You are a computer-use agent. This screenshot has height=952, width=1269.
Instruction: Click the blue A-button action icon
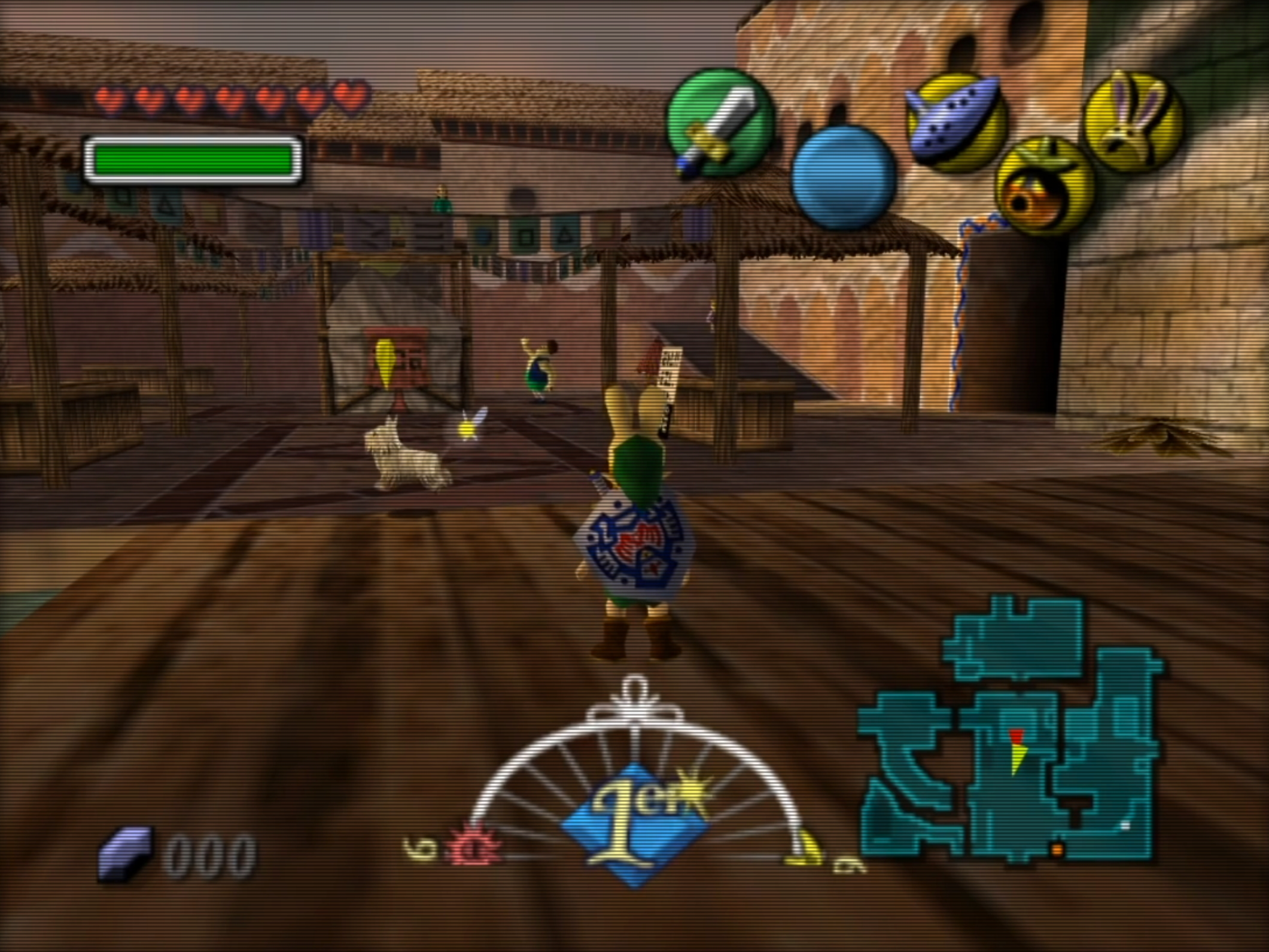[842, 177]
